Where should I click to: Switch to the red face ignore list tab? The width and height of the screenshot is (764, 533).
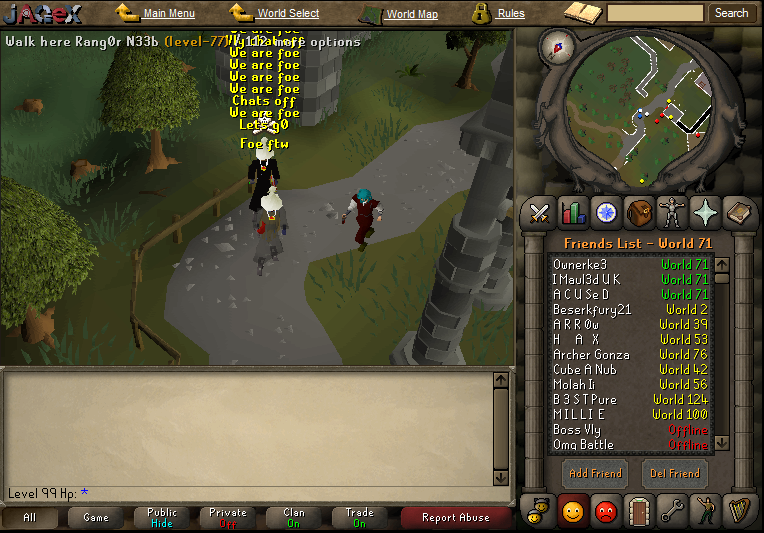[606, 511]
